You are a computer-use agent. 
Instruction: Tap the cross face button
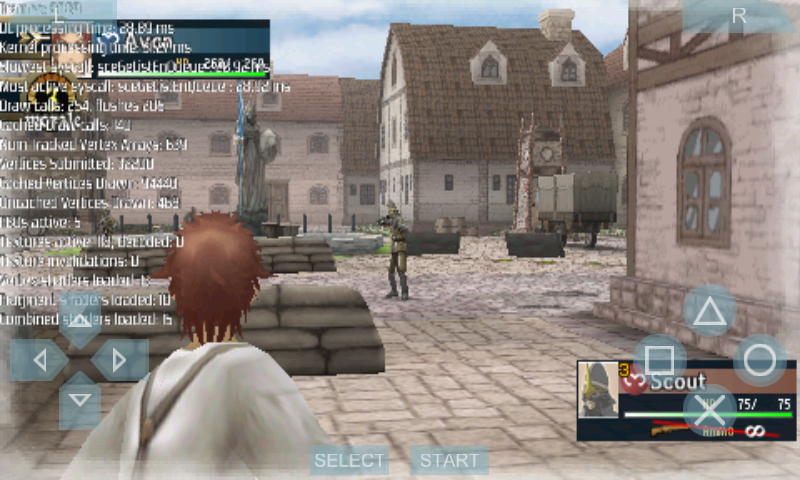[709, 409]
